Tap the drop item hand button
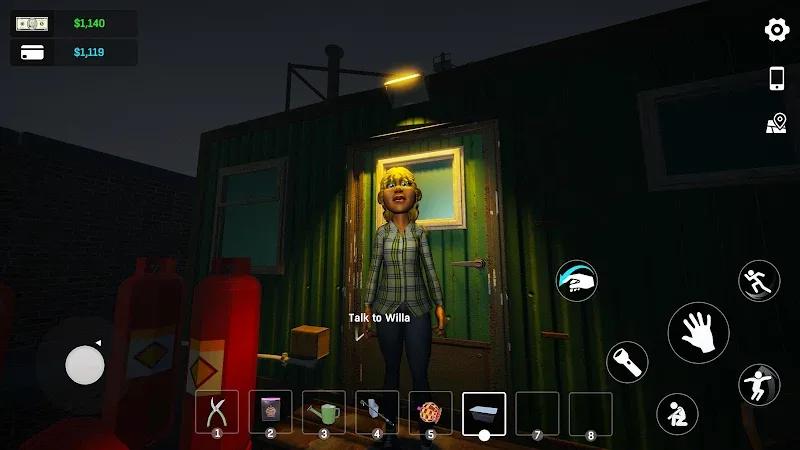The width and height of the screenshot is (800, 450). (577, 281)
